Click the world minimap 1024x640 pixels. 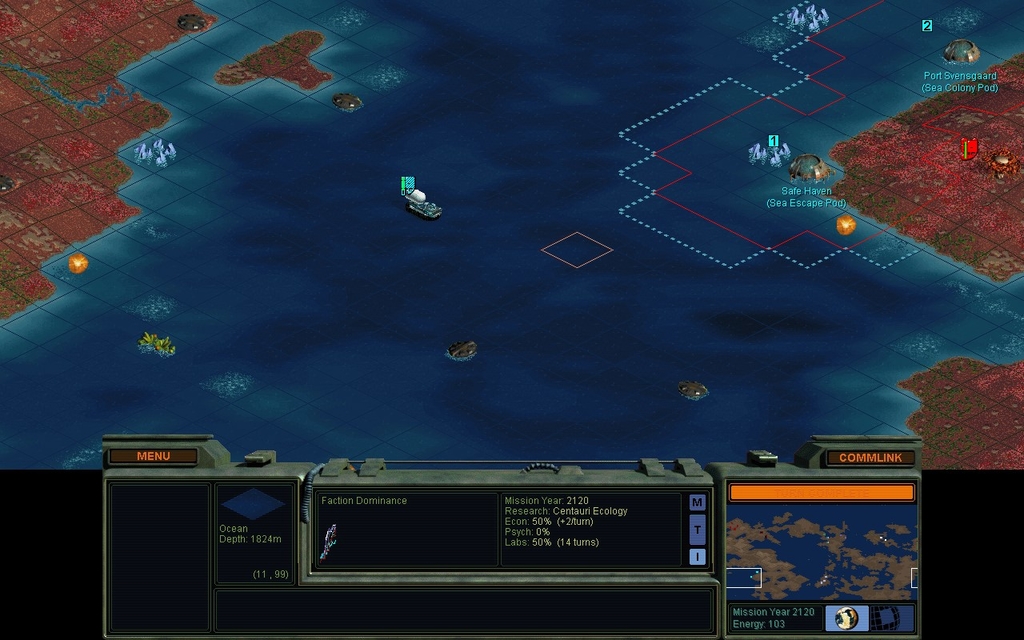pos(821,551)
